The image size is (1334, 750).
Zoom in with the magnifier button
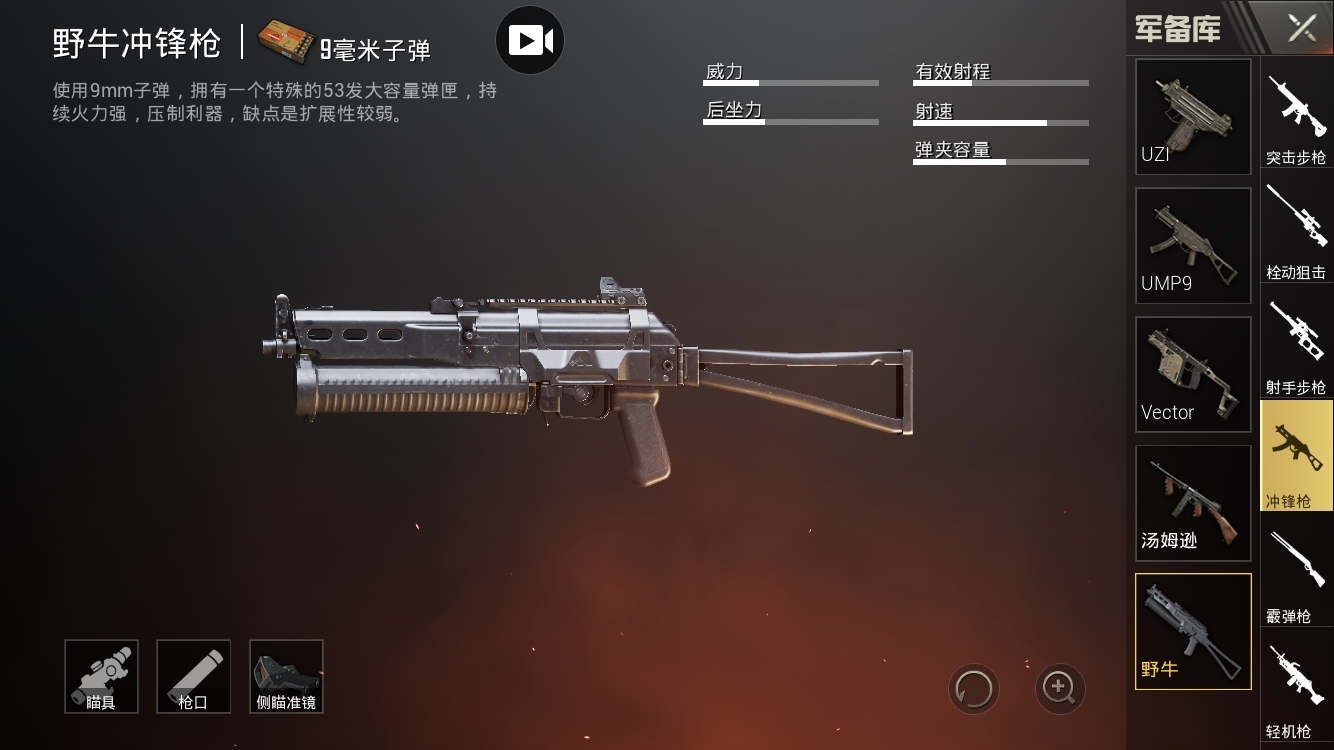1059,688
